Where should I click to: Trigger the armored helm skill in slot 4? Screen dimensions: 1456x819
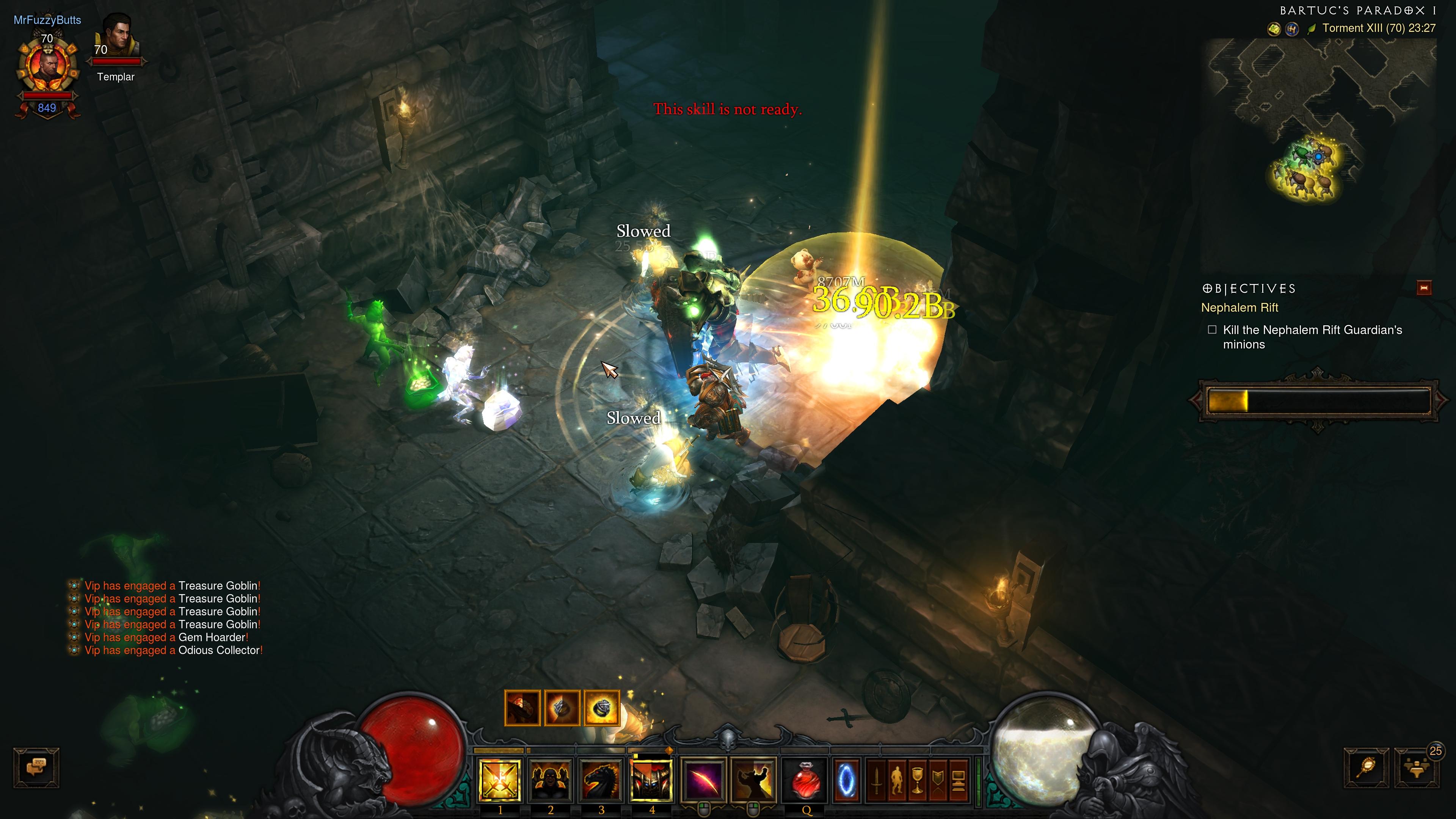[651, 780]
